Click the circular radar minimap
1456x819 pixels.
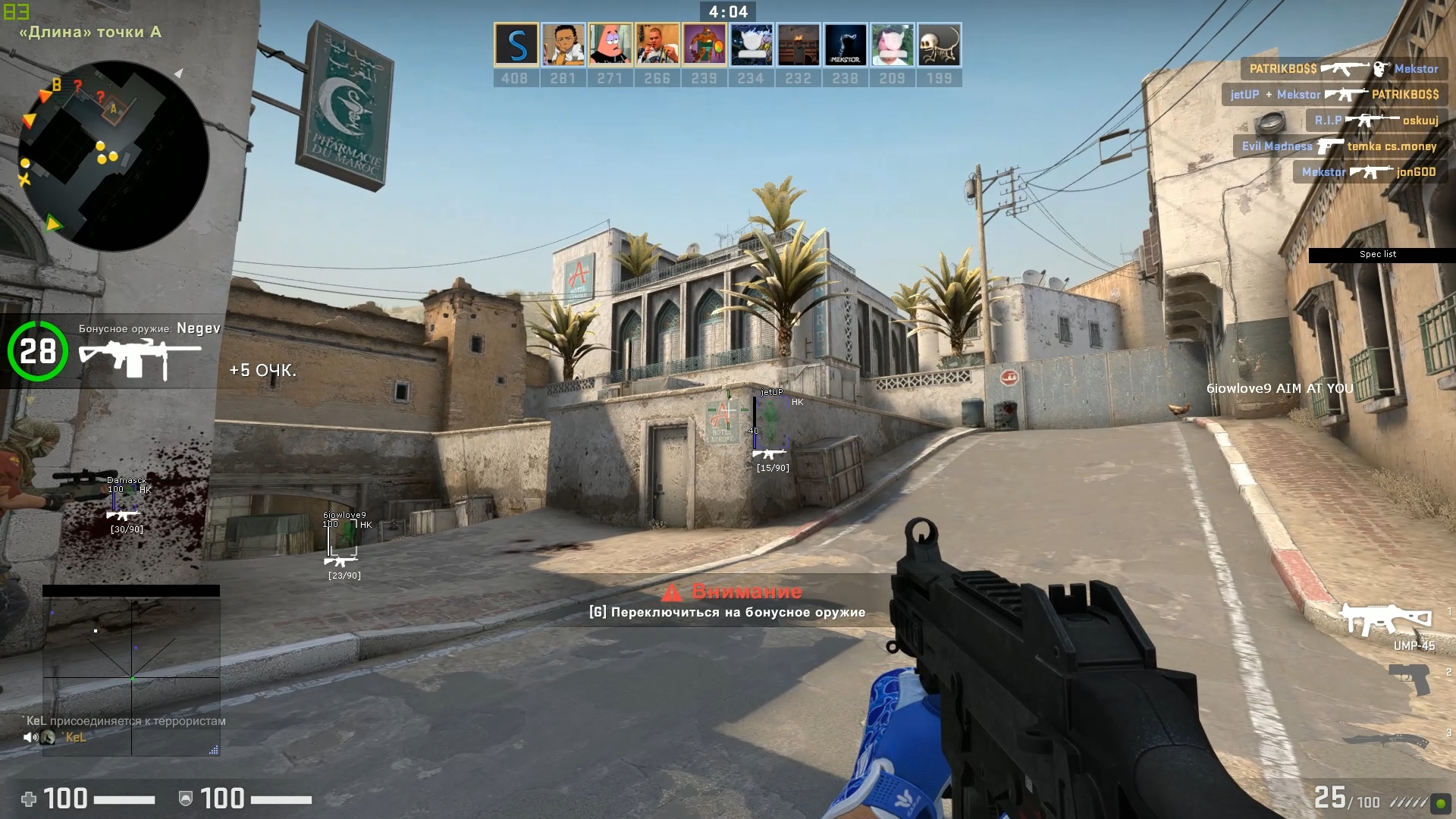pyautogui.click(x=114, y=156)
